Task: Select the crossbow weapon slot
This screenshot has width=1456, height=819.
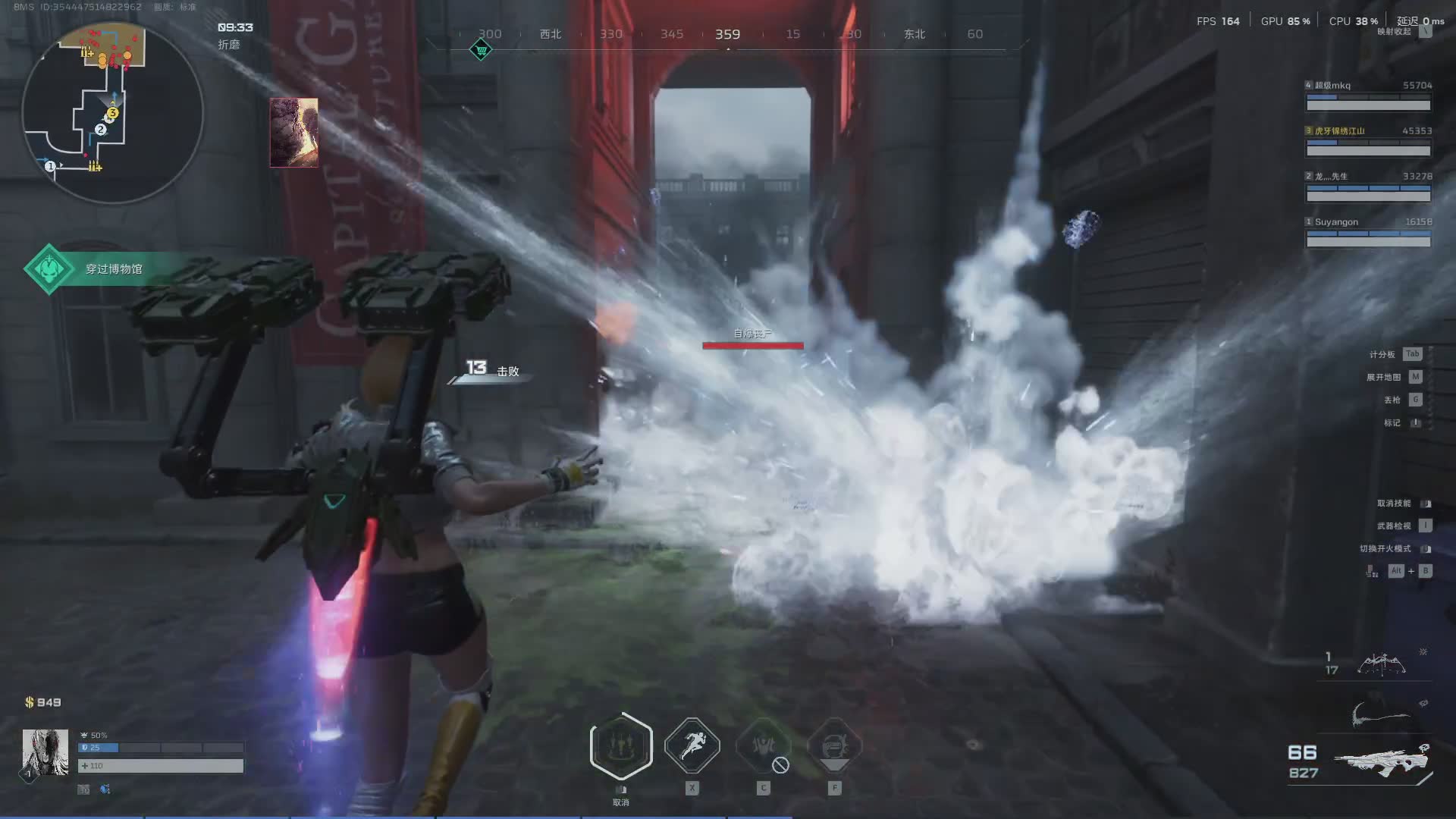Action: (x=1380, y=664)
